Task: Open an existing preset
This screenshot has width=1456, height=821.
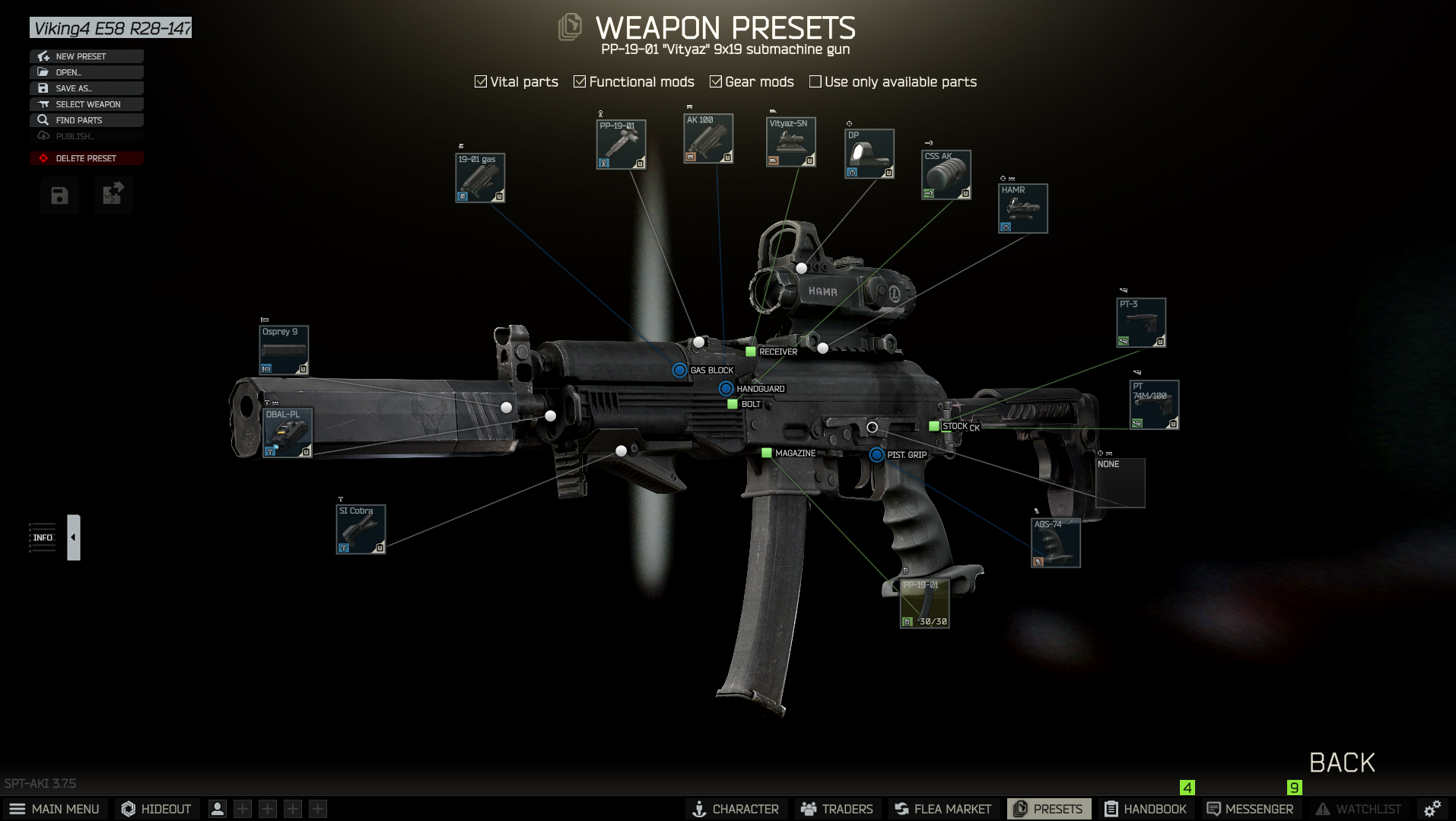Action: tap(86, 72)
